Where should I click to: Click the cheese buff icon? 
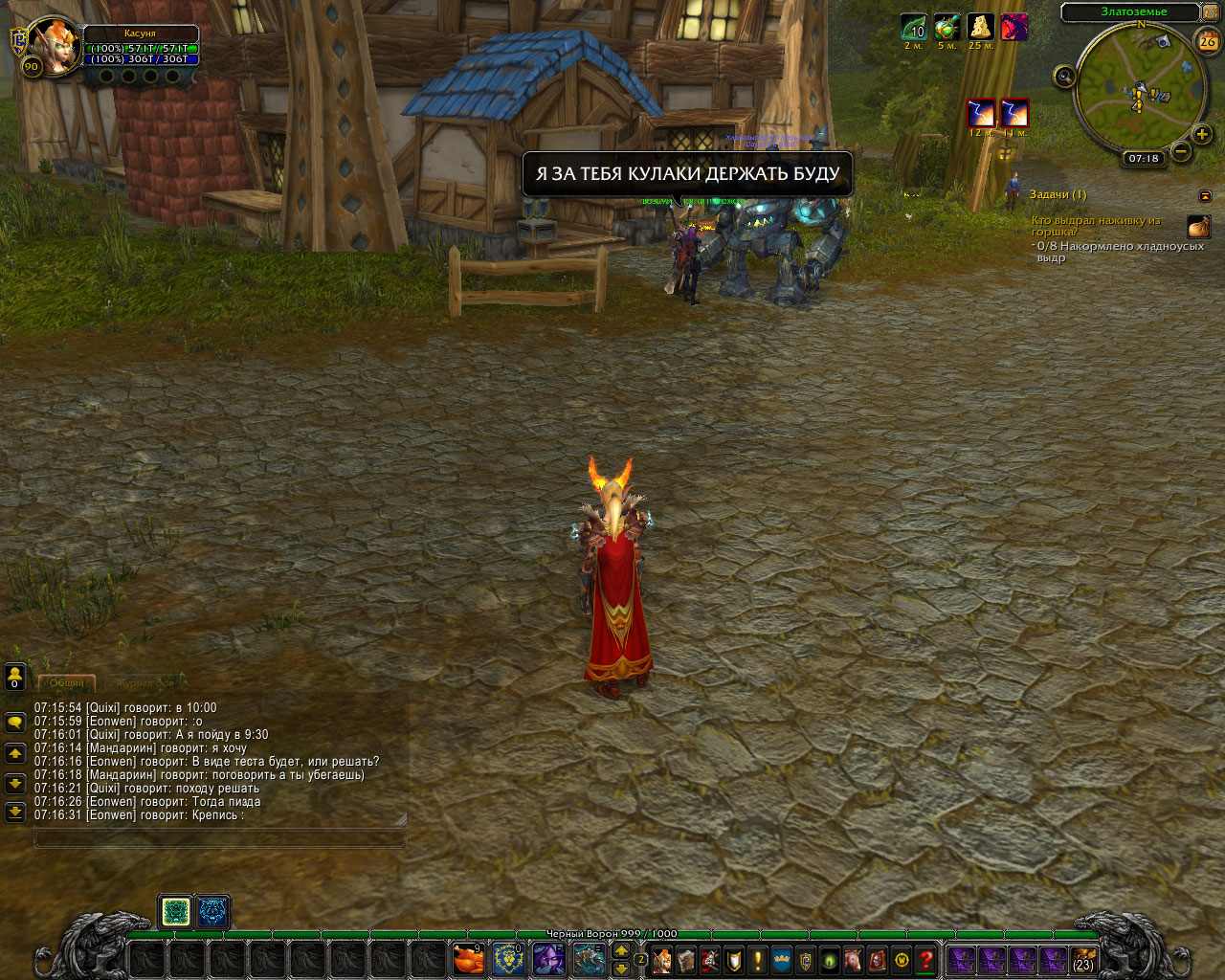pyautogui.click(x=980, y=27)
